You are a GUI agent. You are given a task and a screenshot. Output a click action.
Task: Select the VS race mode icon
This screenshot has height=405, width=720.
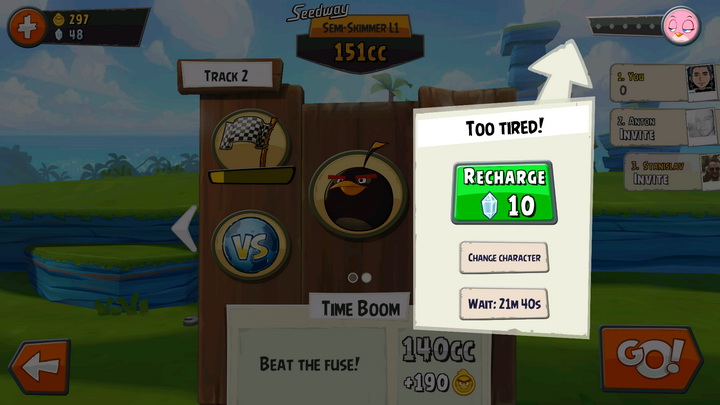point(250,244)
